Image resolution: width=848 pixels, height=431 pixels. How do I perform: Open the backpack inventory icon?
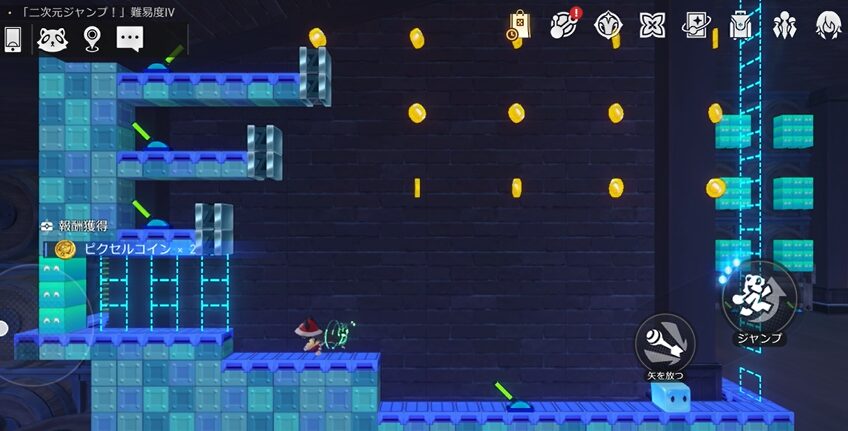click(740, 25)
